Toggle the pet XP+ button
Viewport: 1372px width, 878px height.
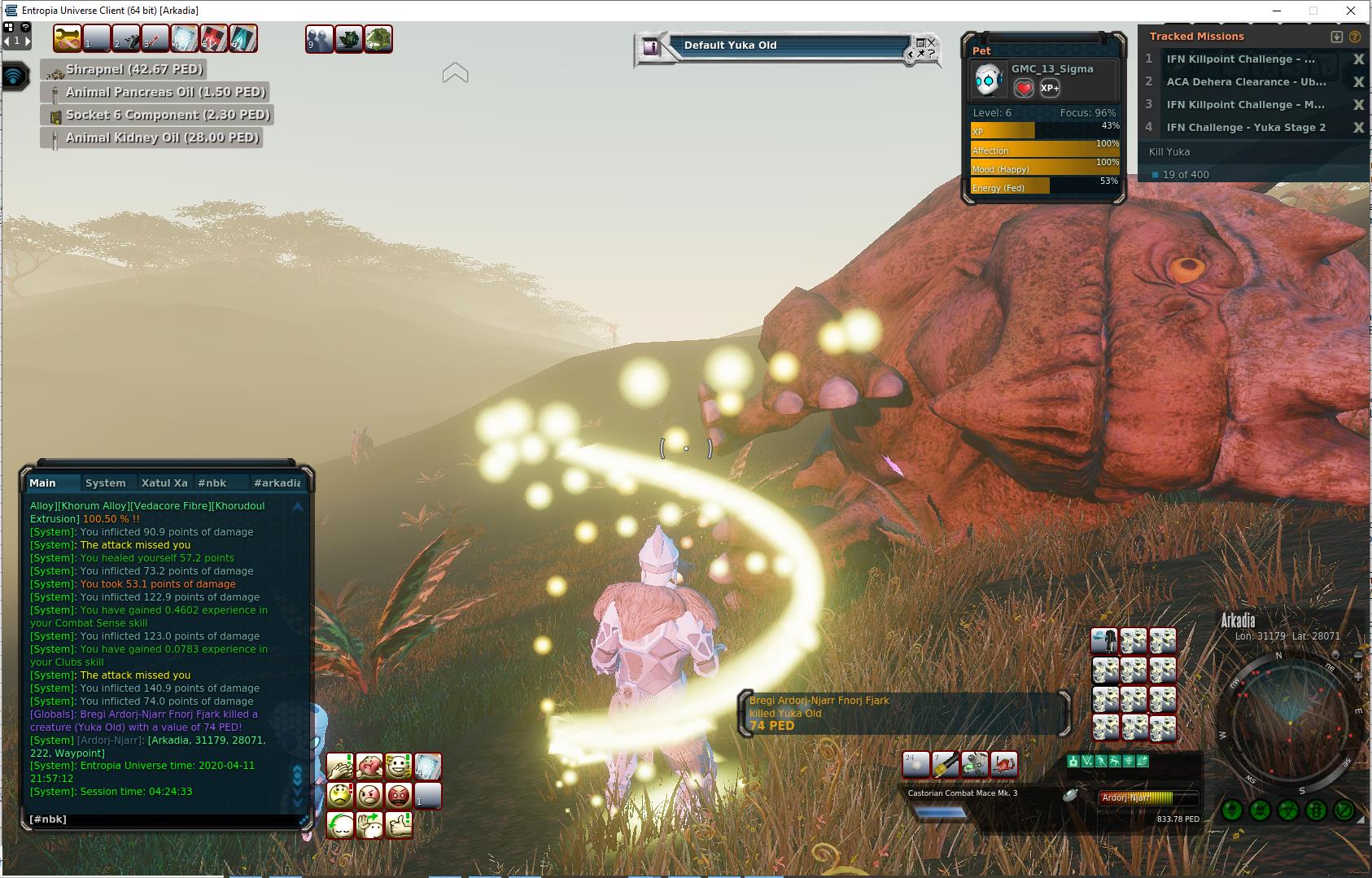click(1050, 88)
